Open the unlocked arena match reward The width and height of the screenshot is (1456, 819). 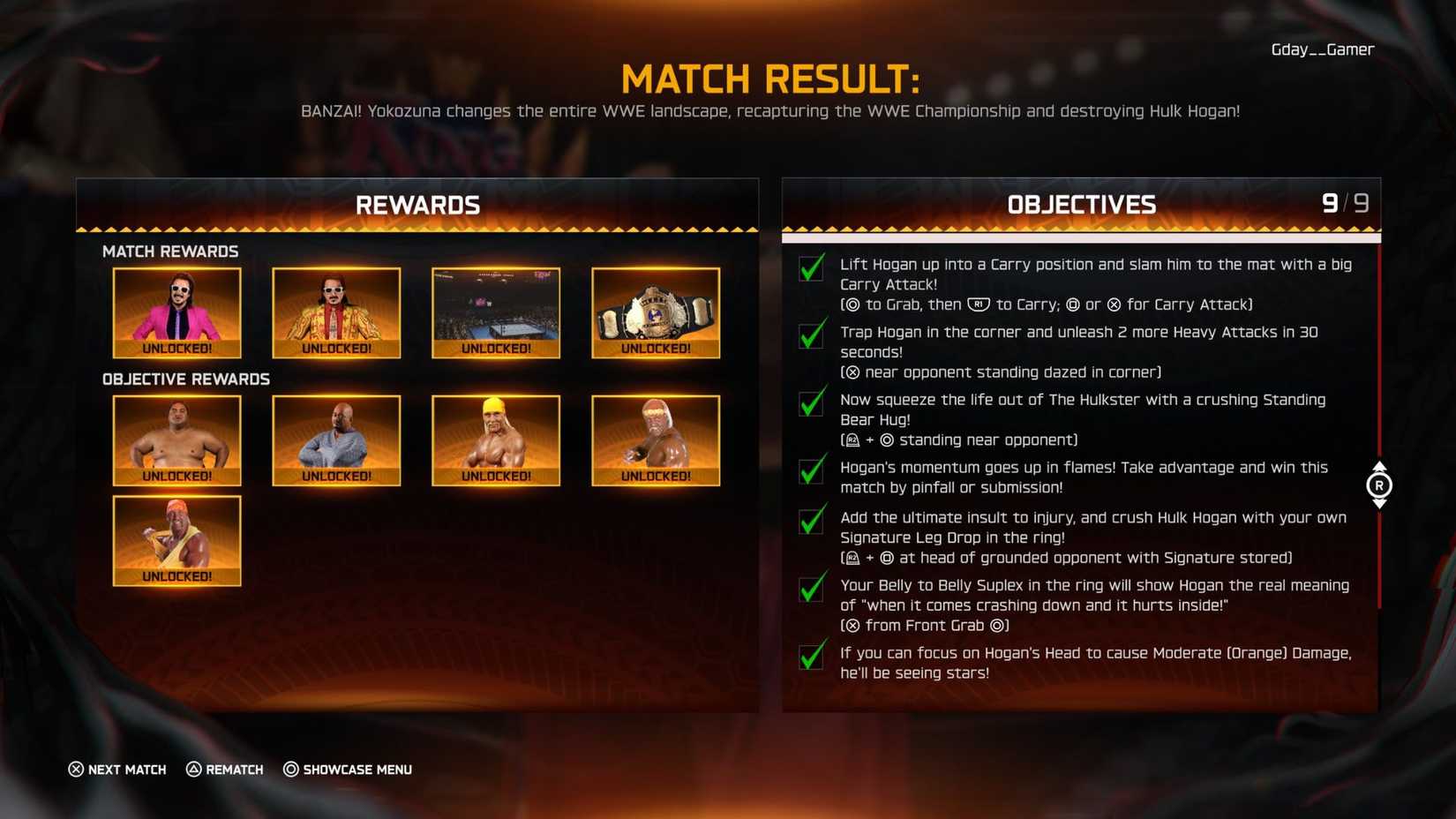point(495,312)
